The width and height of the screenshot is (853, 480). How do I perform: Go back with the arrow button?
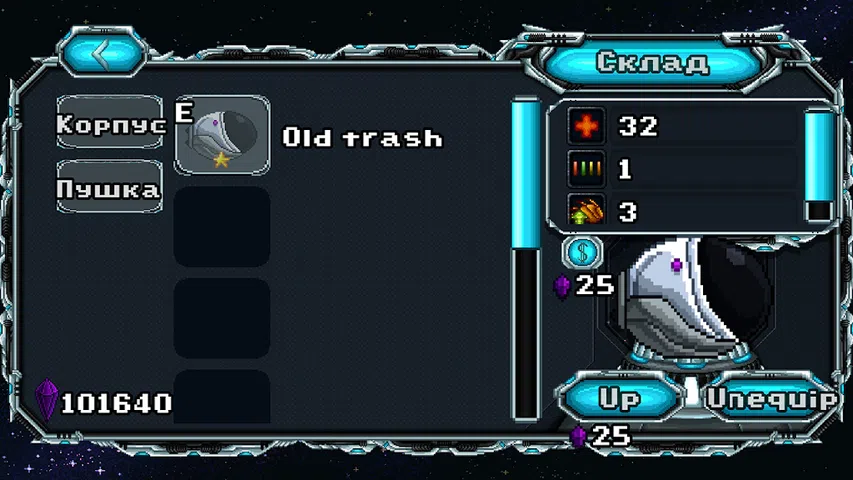103,53
